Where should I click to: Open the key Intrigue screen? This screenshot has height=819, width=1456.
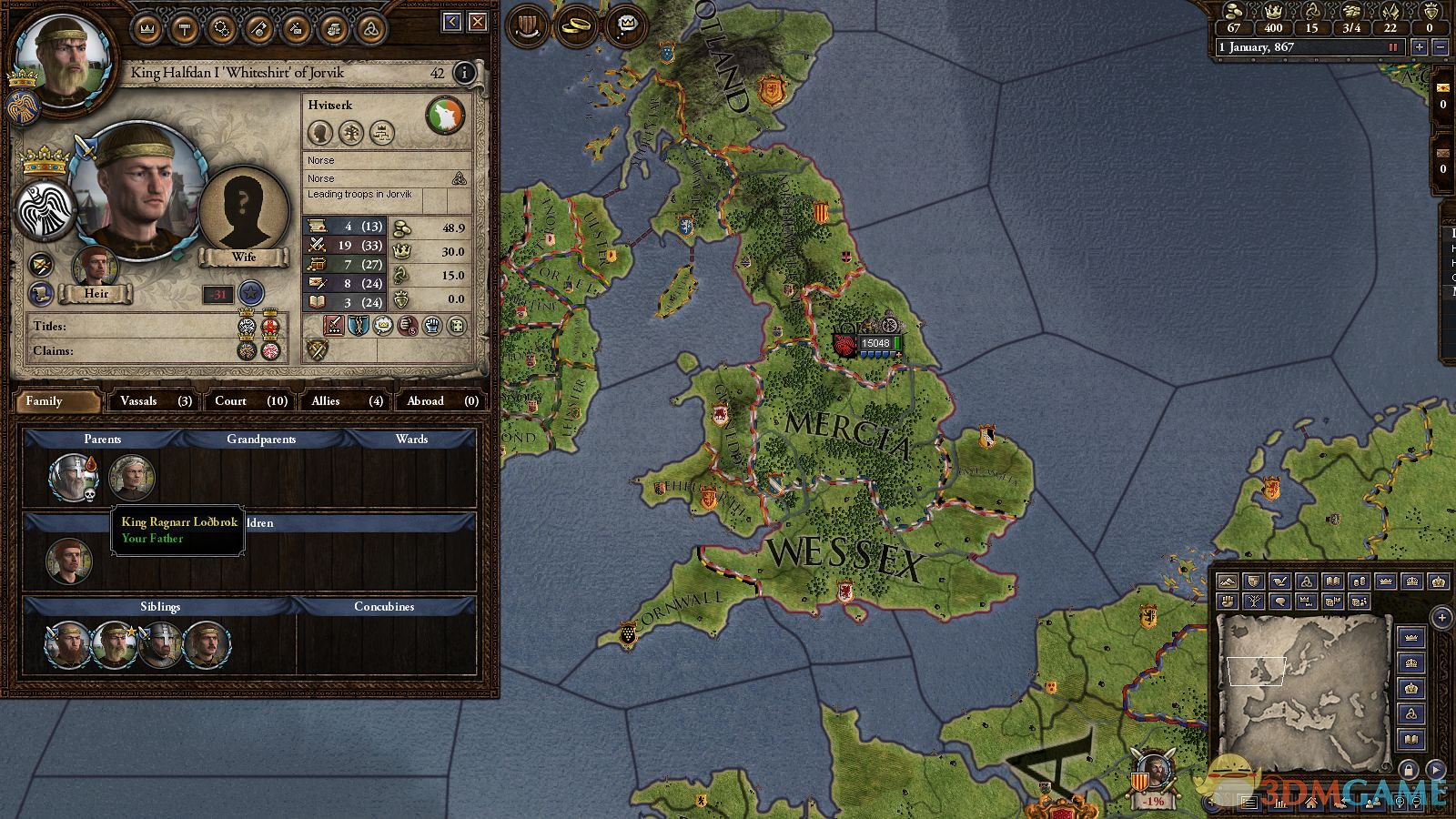coord(259,28)
